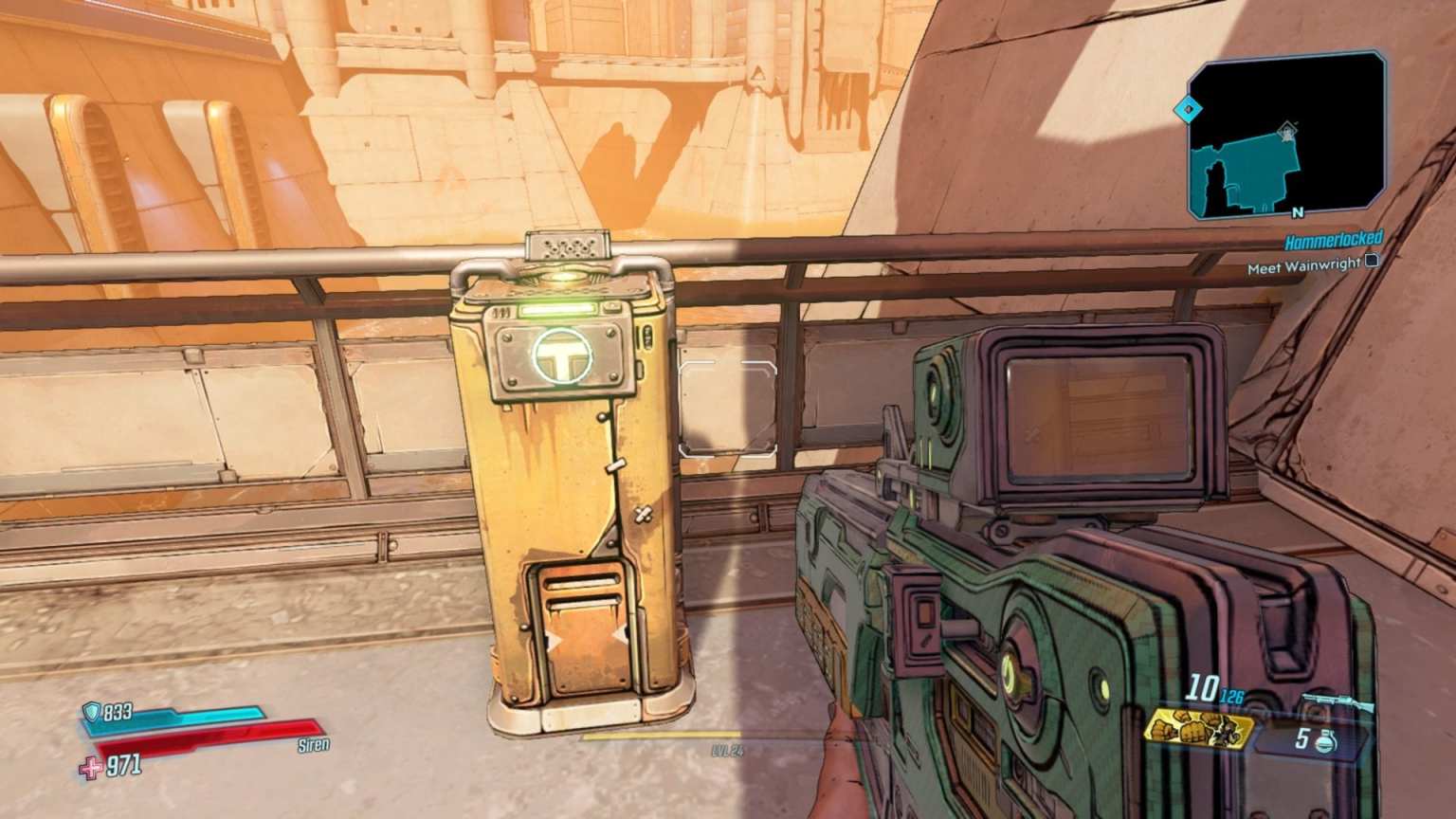The width and height of the screenshot is (1456, 819).
Task: Click the N compass letter under the minimap
Action: (x=1298, y=212)
